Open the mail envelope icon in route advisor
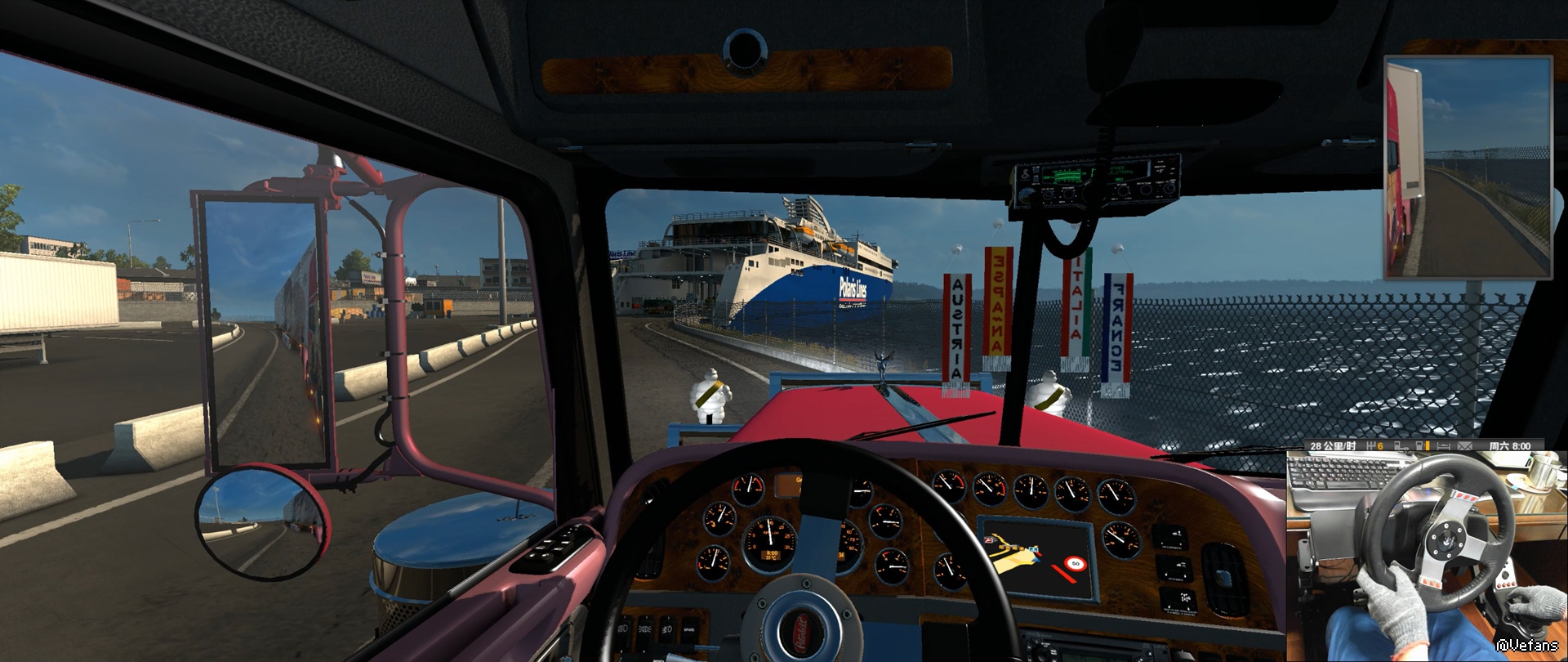 click(1464, 446)
